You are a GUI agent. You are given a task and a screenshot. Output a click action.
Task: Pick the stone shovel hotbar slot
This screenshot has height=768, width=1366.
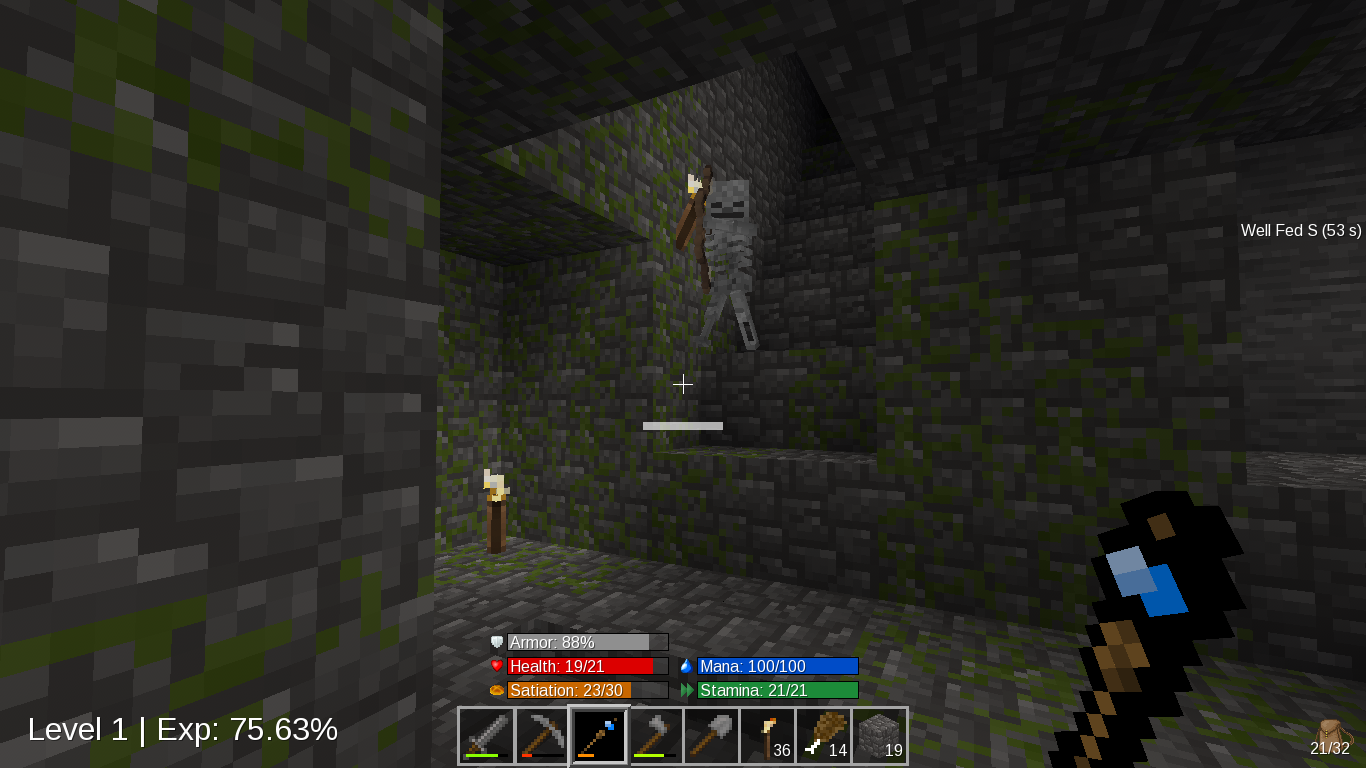pos(711,736)
